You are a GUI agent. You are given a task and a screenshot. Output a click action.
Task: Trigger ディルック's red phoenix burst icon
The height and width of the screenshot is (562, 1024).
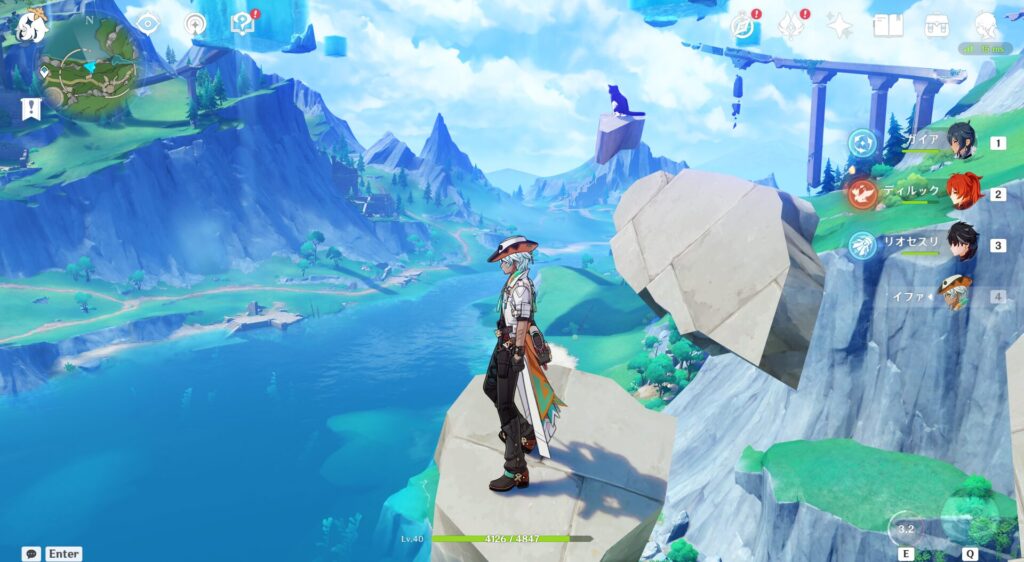point(863,194)
